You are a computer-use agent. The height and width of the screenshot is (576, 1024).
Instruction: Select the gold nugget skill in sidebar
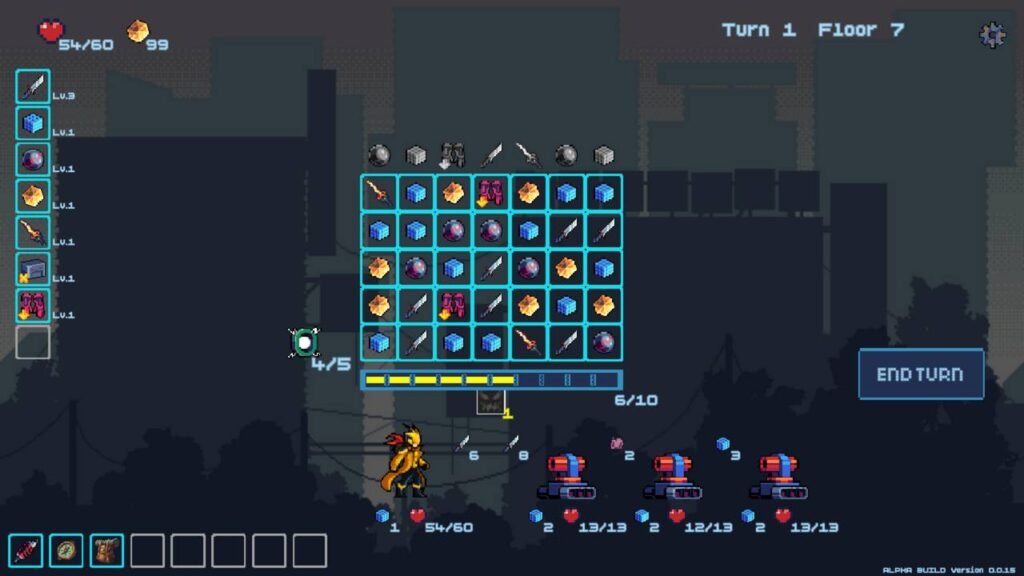[33, 196]
